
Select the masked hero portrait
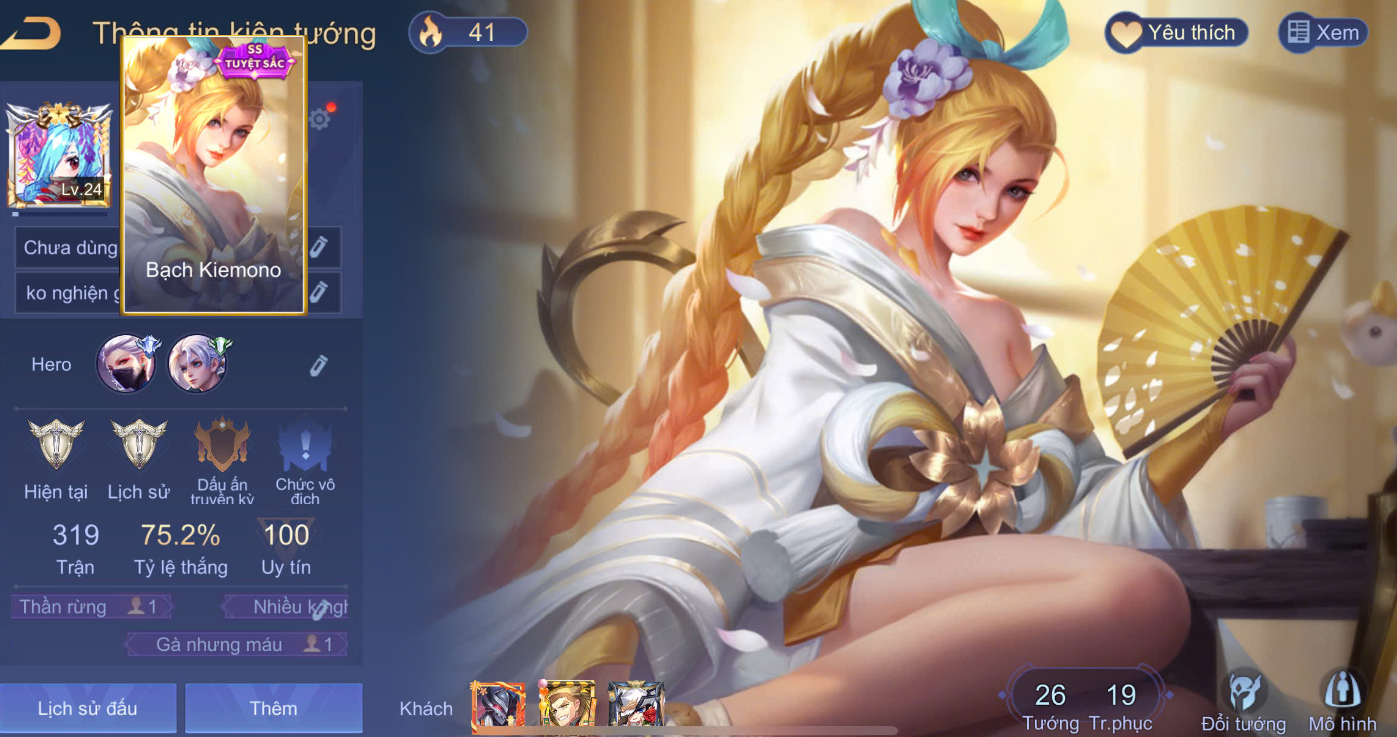click(126, 363)
